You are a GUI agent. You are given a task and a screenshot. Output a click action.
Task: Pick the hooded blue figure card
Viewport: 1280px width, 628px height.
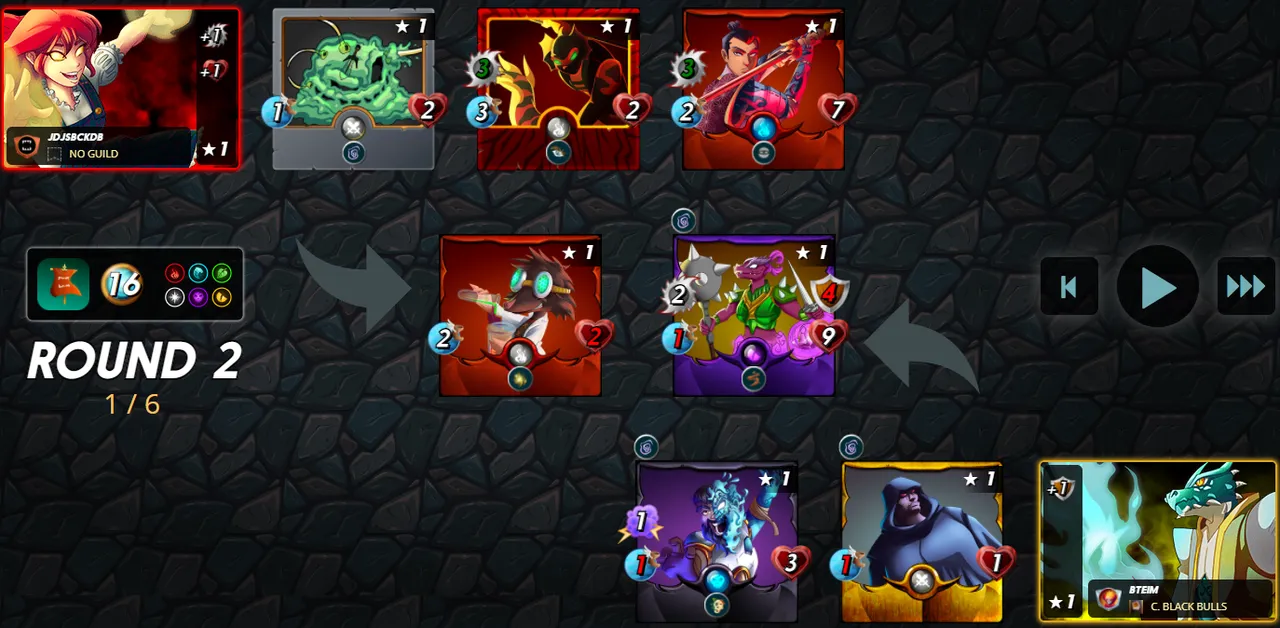click(x=921, y=540)
